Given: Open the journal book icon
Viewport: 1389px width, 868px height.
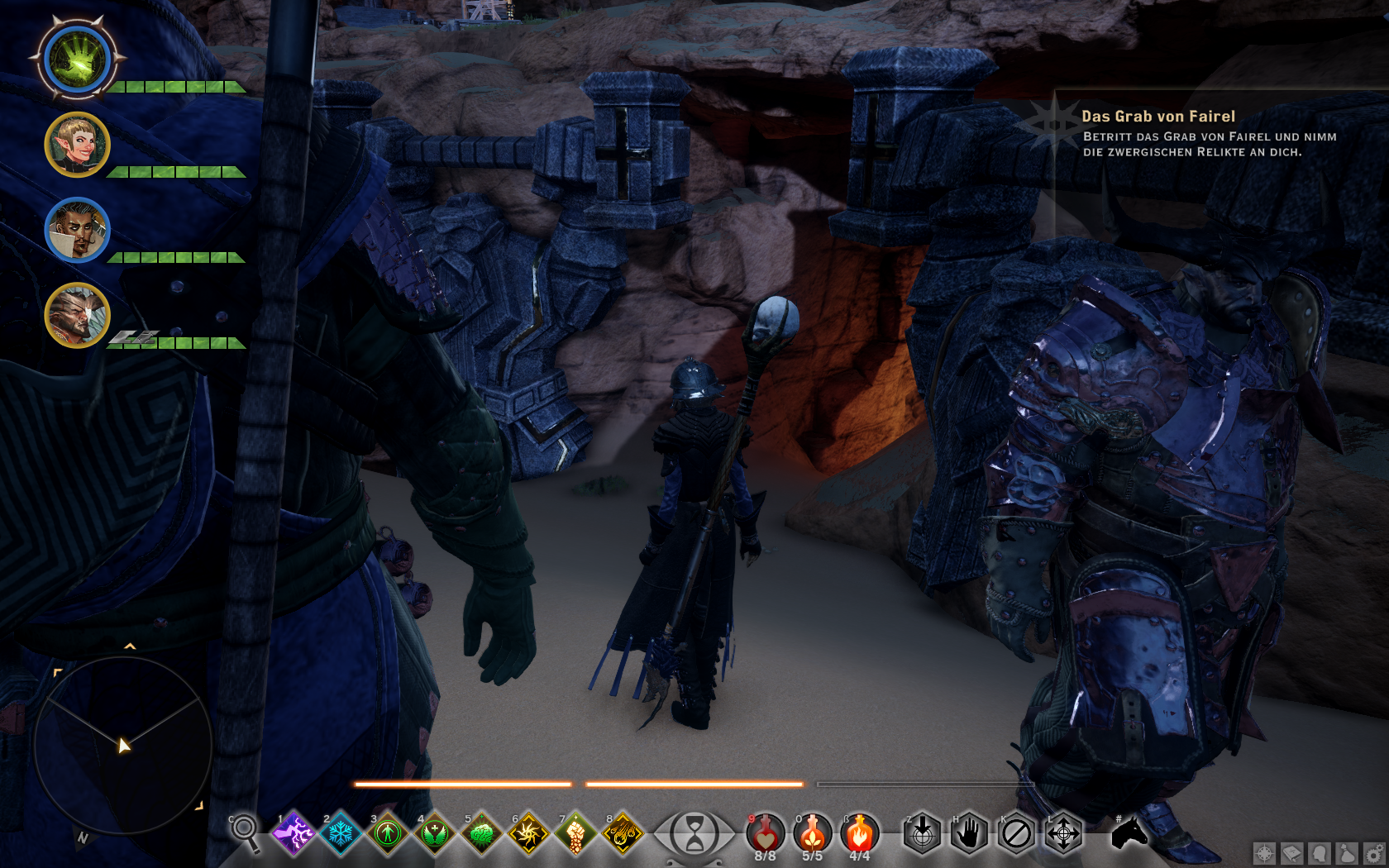Looking at the screenshot, I should click(x=1291, y=853).
